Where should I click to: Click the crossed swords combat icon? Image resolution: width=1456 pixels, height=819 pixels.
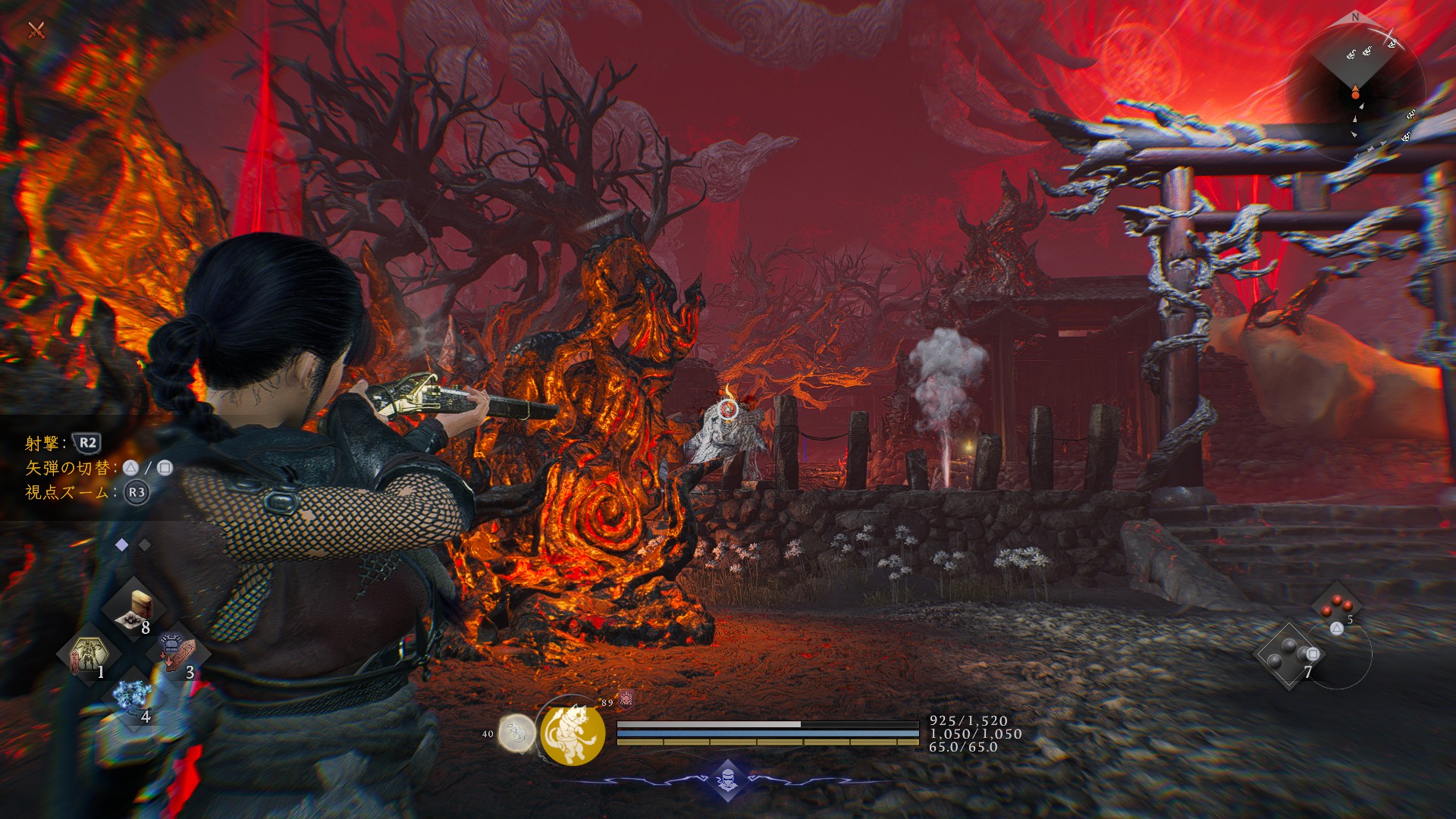(x=36, y=30)
